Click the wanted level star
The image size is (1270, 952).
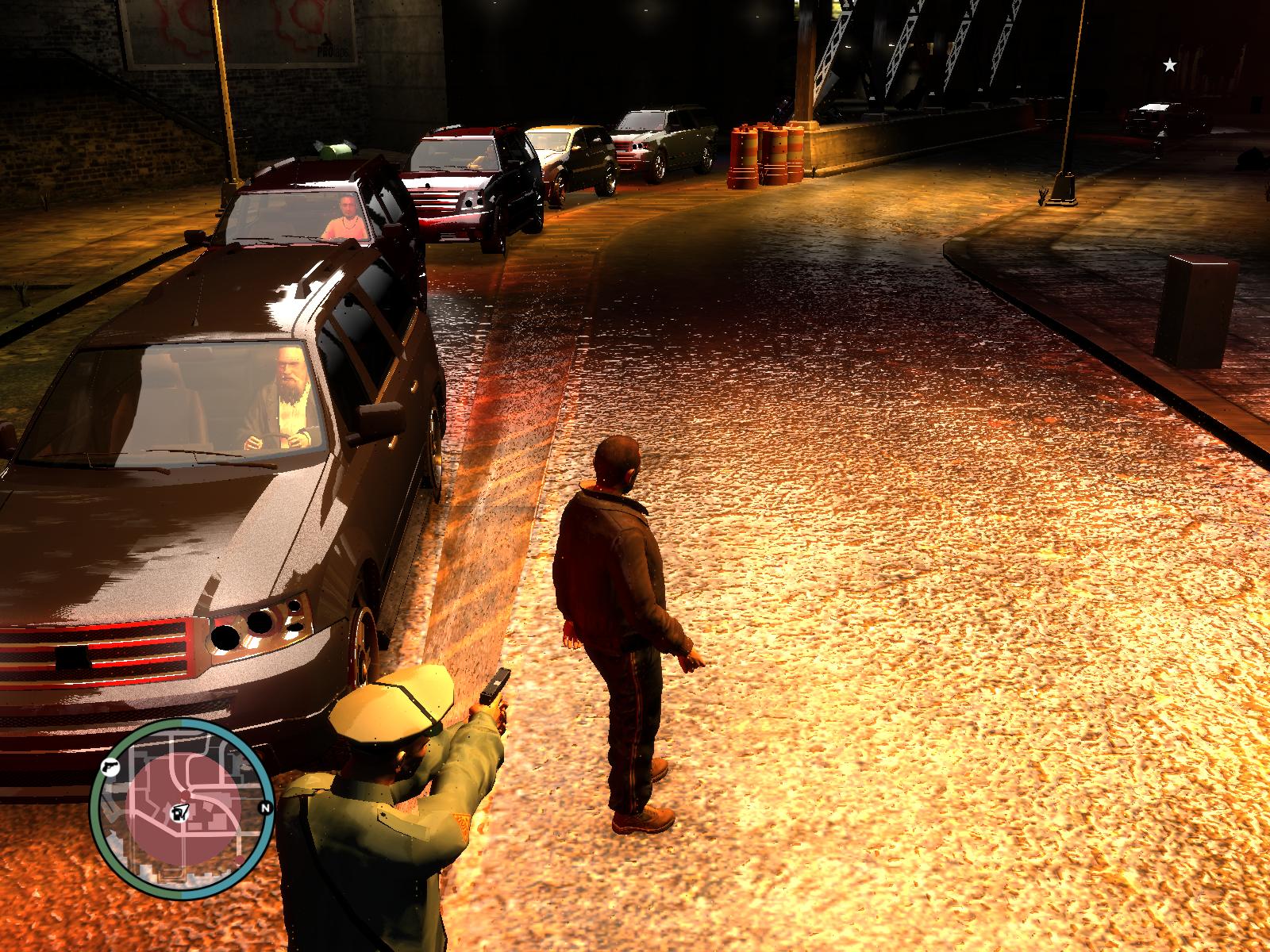click(1169, 65)
